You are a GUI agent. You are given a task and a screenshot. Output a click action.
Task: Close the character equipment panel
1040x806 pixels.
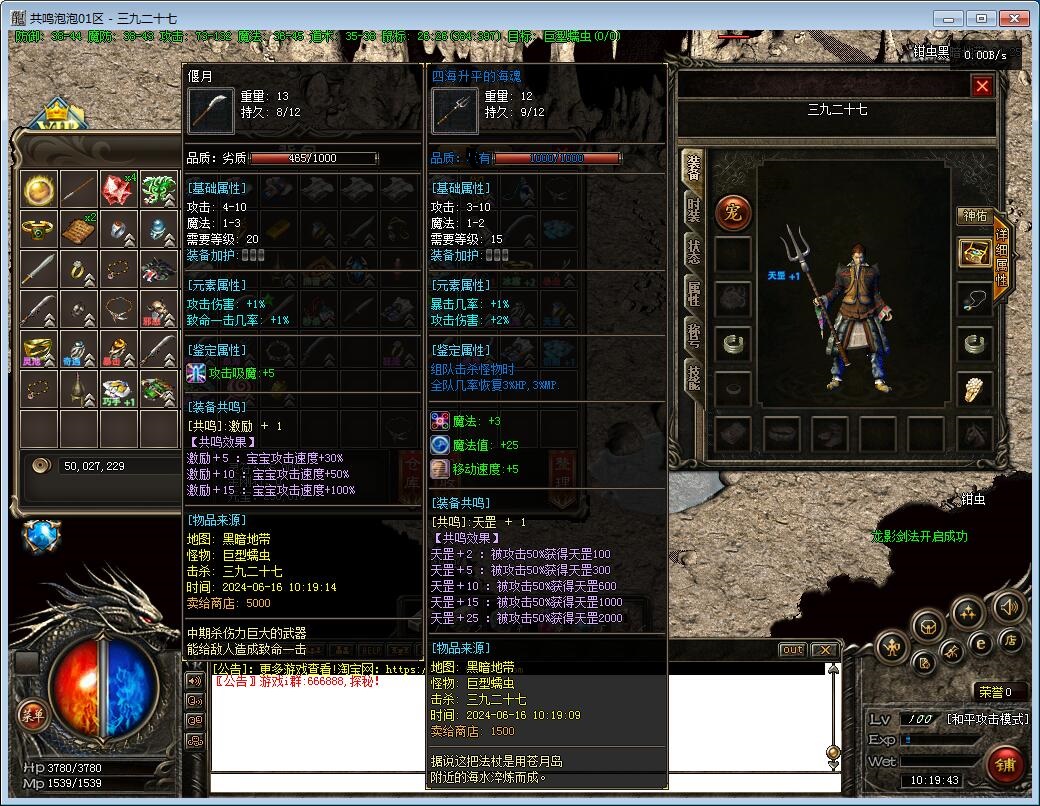coord(982,86)
